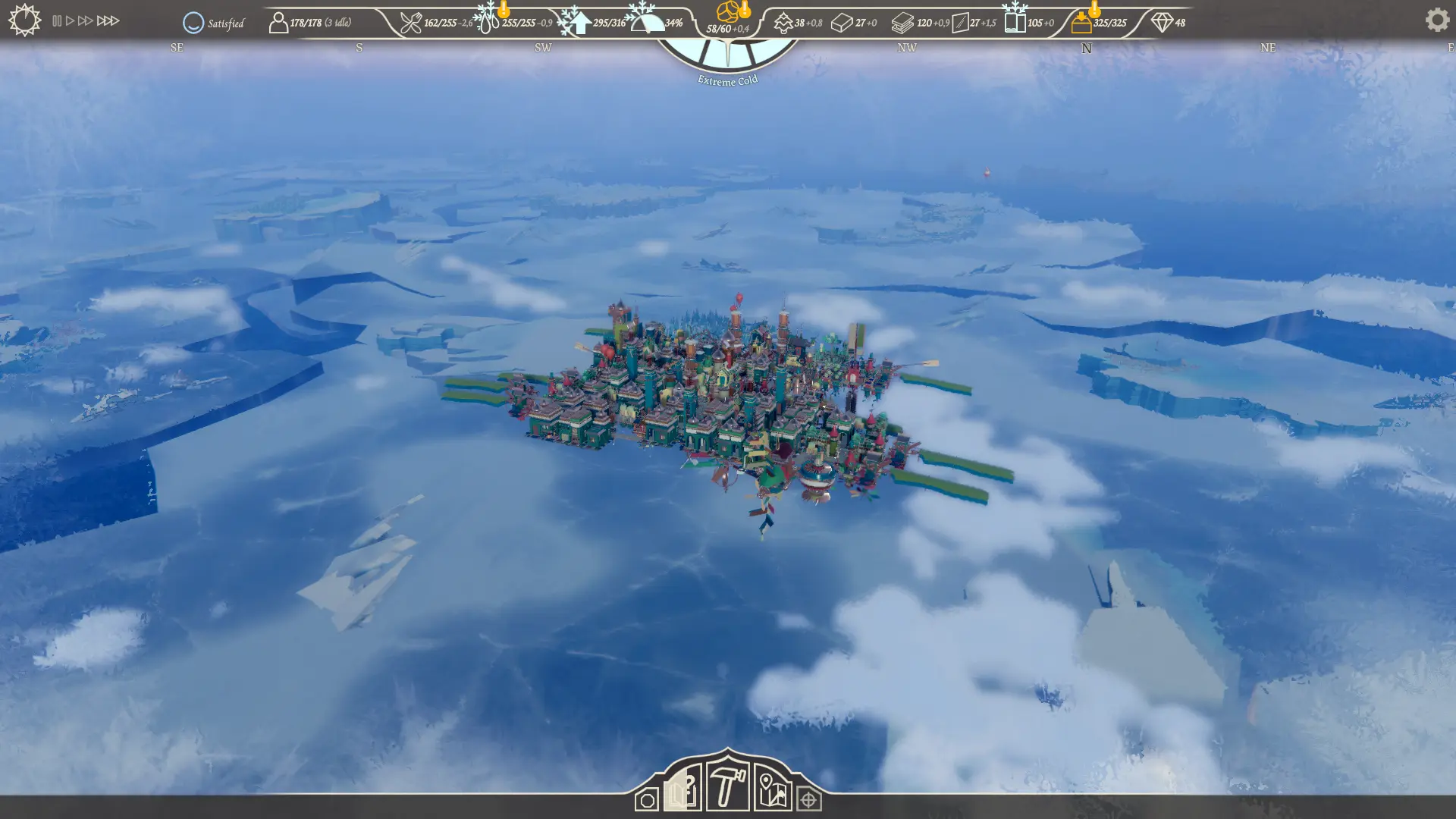Select the gem diamond resource icon

(1161, 23)
